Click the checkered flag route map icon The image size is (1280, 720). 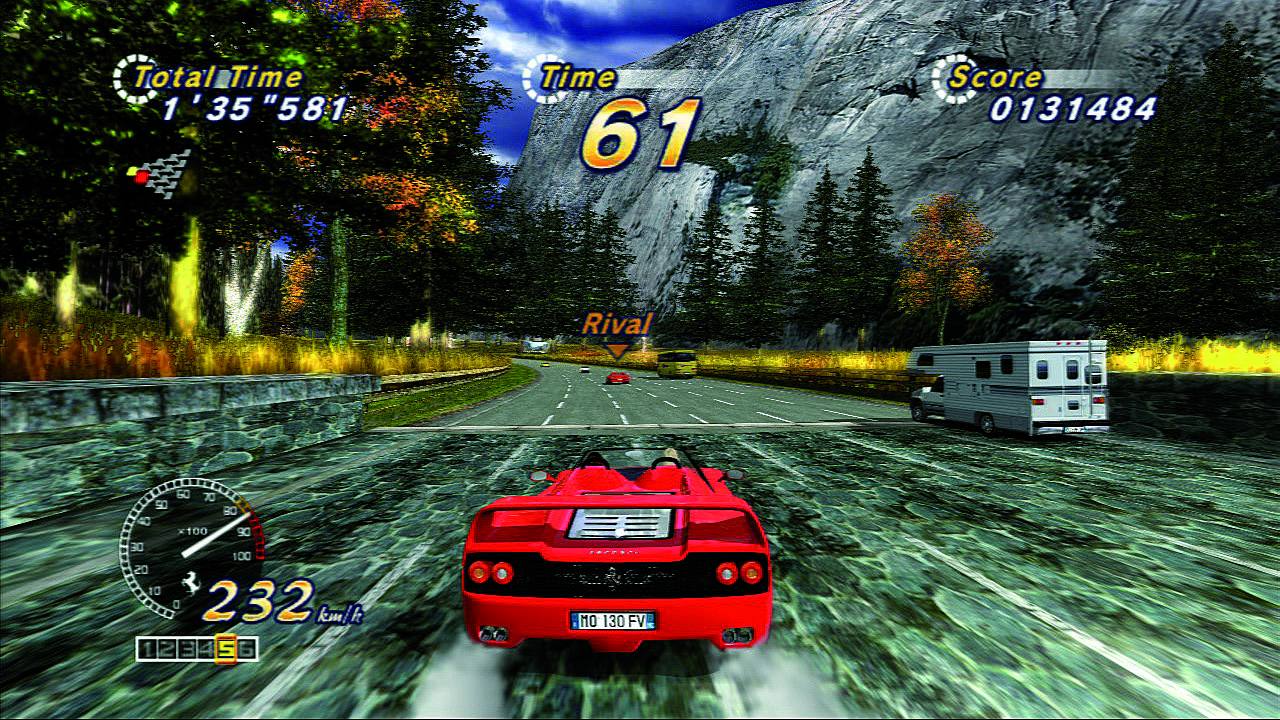click(165, 173)
